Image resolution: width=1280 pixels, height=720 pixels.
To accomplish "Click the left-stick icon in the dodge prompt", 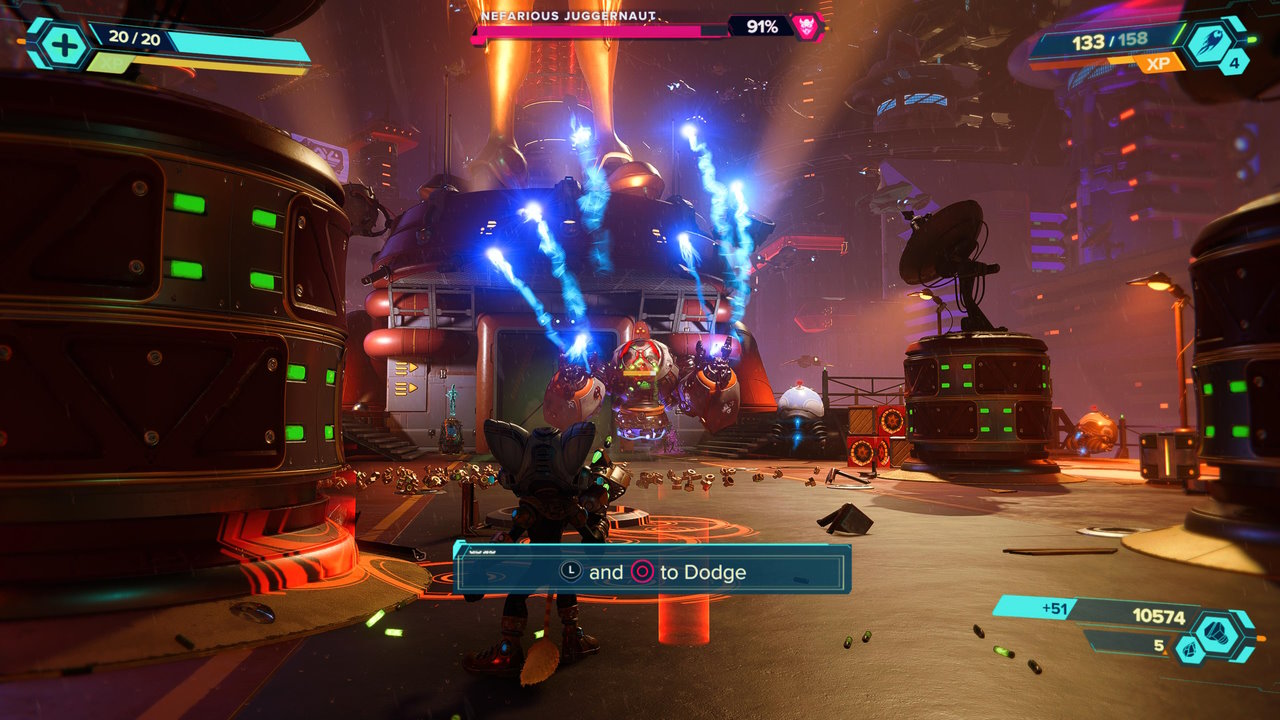I will tap(571, 570).
